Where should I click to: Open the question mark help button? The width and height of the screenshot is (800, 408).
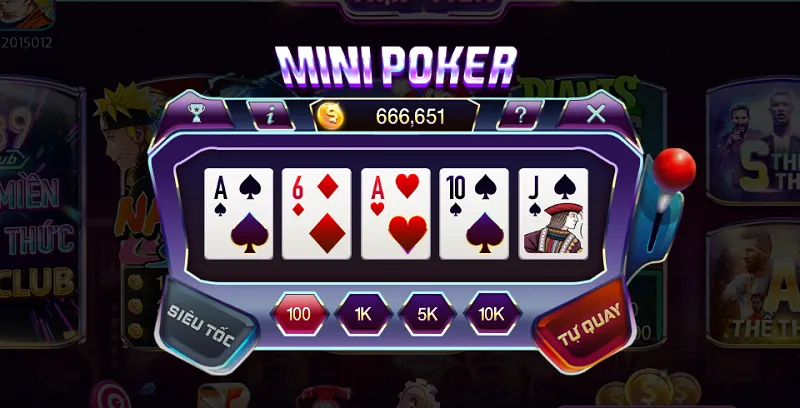click(x=520, y=114)
